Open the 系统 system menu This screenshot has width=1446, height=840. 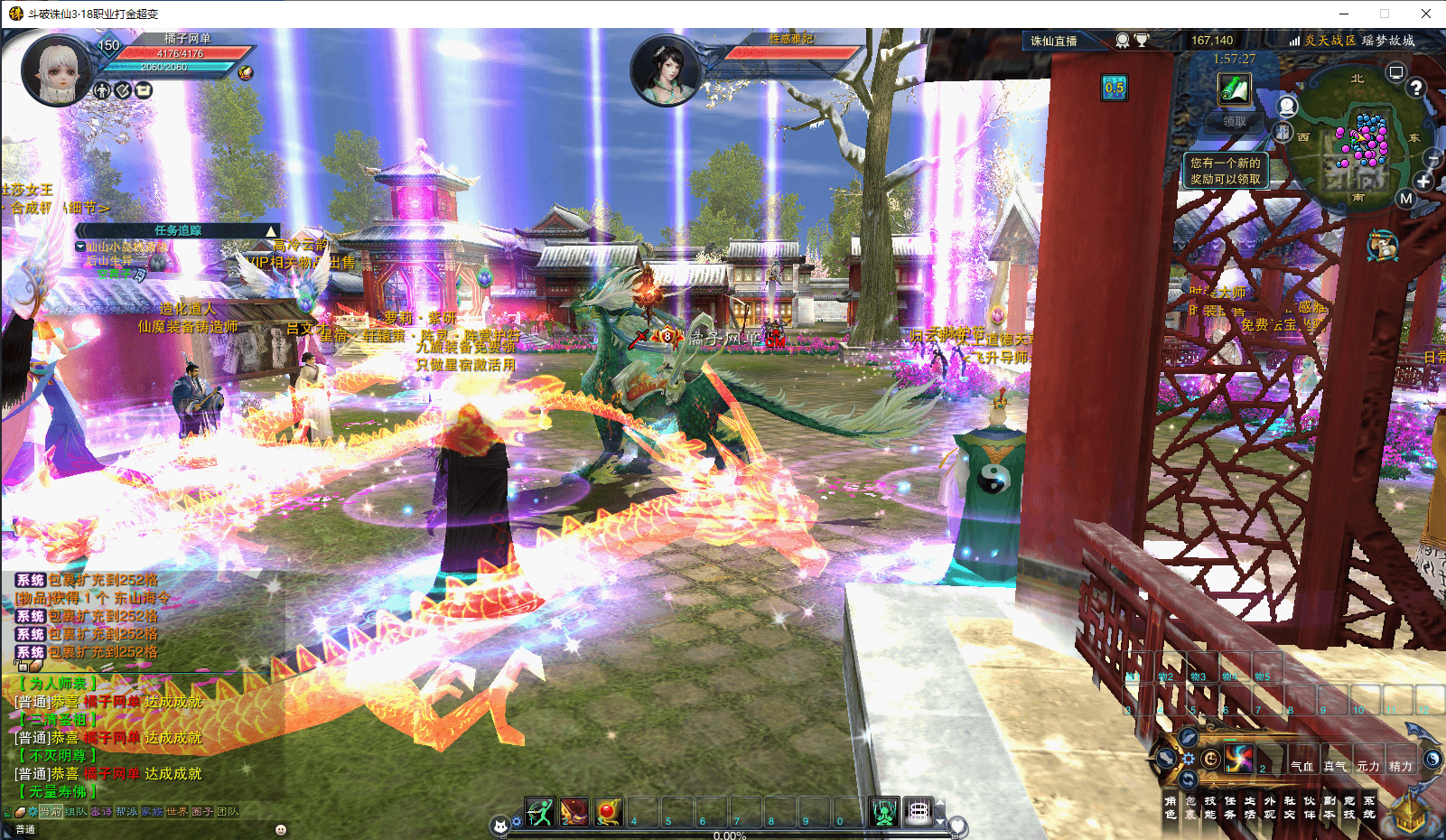pos(1369,807)
